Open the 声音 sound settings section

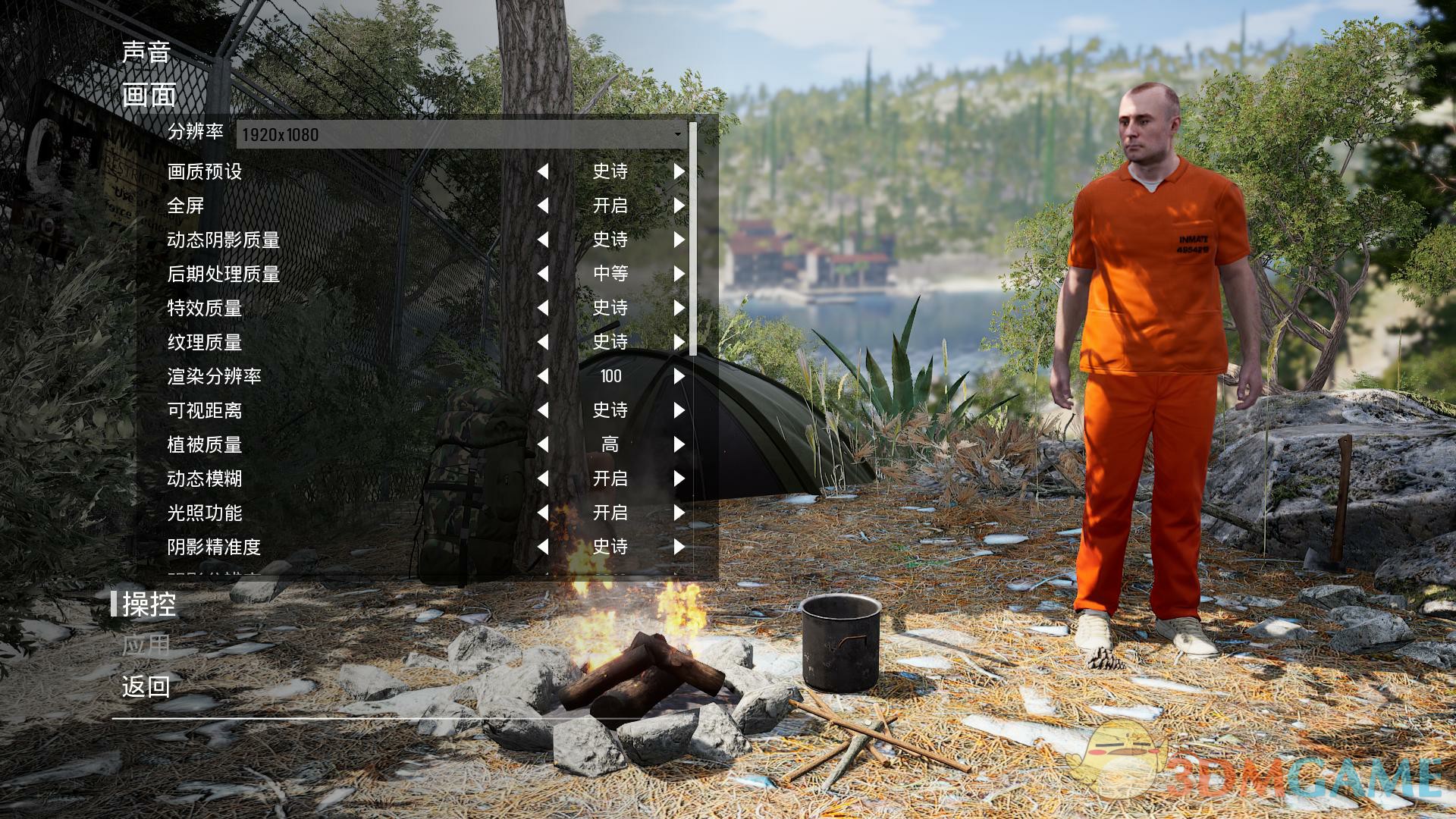[146, 52]
